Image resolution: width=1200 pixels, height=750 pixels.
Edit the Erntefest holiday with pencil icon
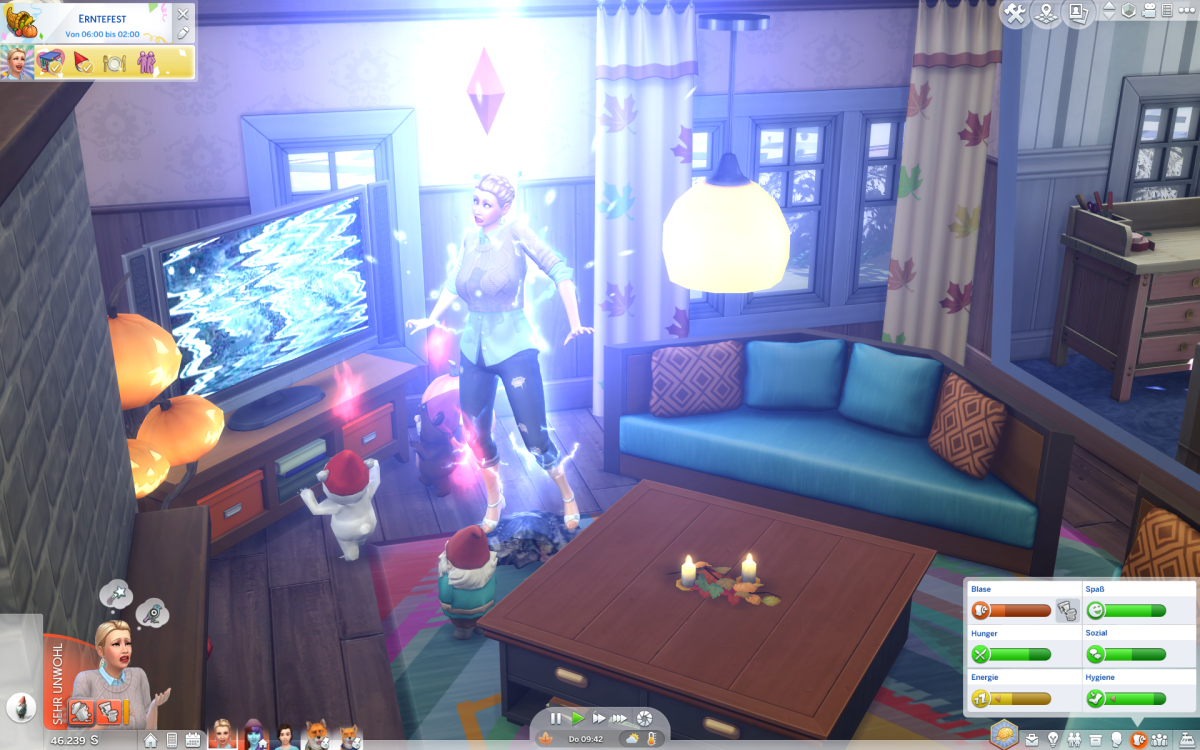tap(182, 33)
